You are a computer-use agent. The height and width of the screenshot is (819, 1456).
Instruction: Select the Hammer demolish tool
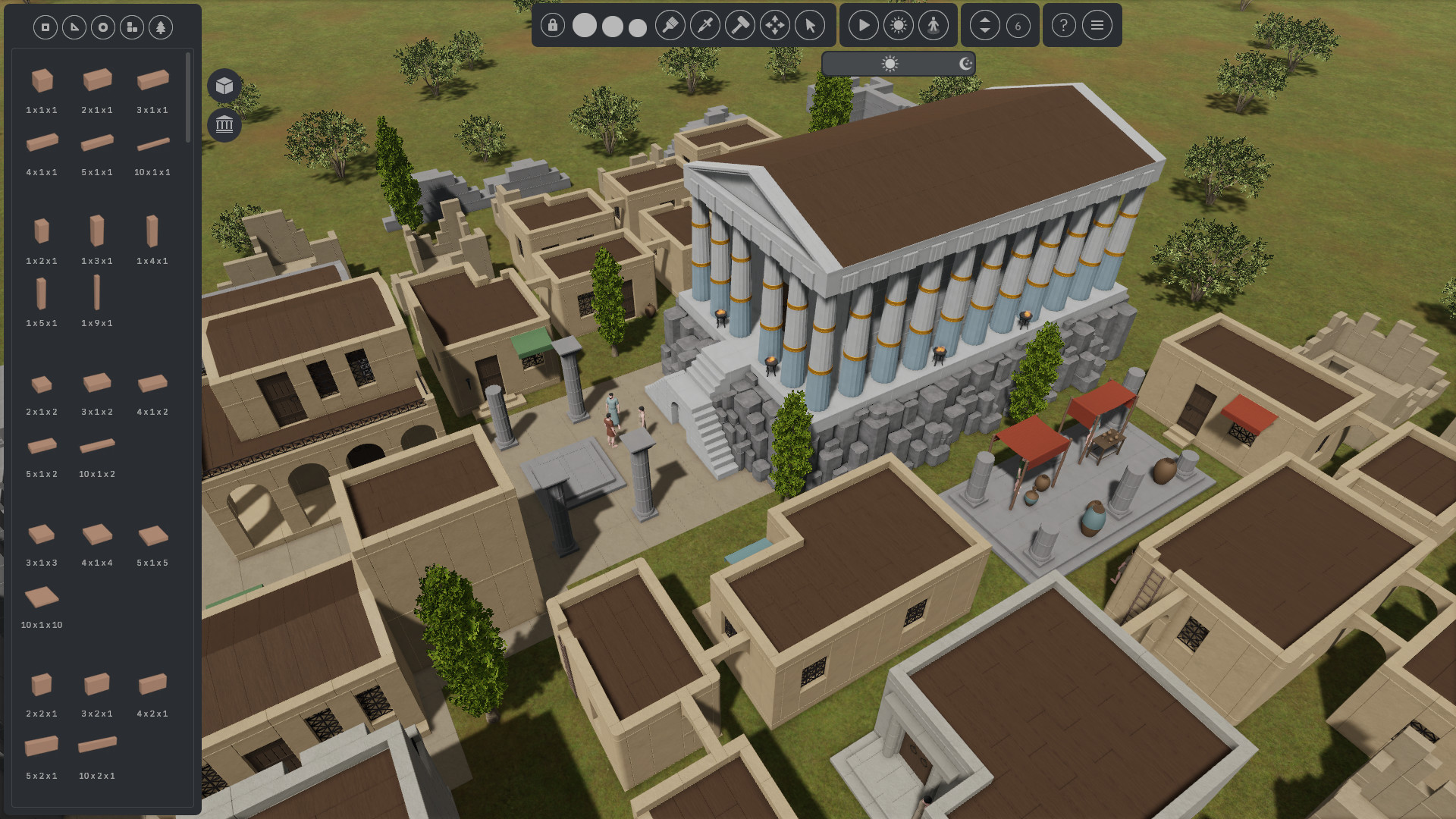point(739,25)
